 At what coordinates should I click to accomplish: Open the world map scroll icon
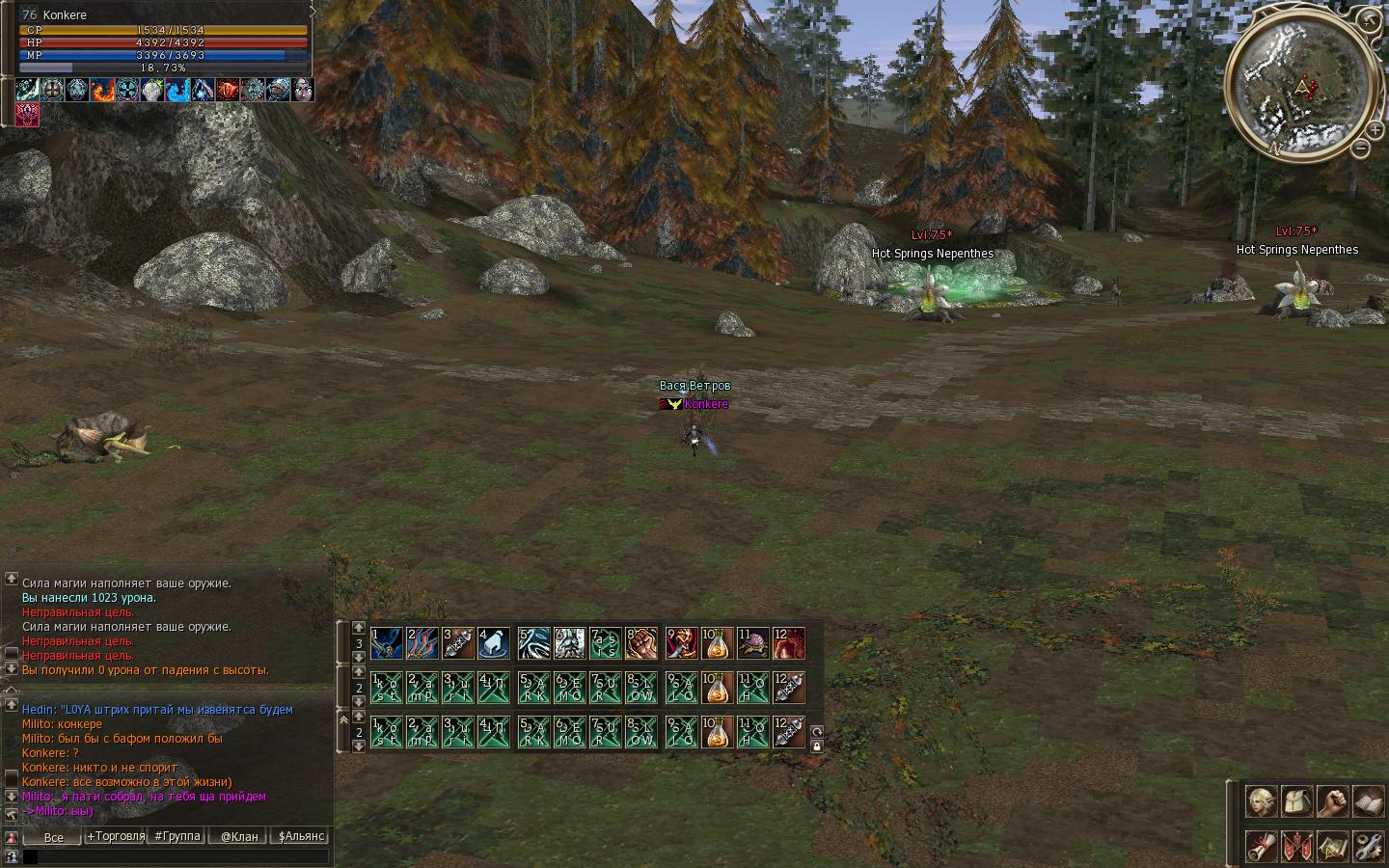pos(1333,846)
